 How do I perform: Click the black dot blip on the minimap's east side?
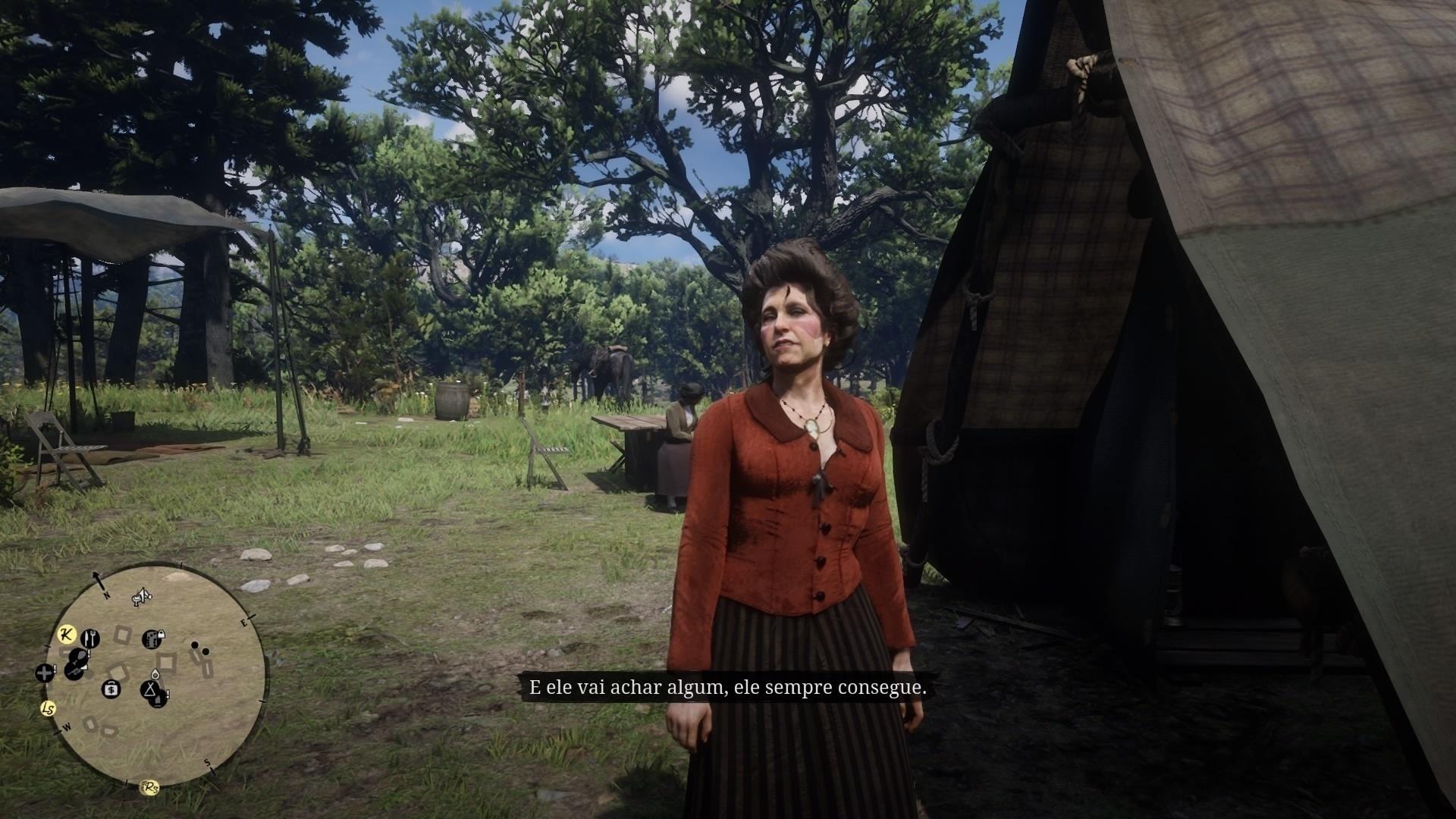pyautogui.click(x=195, y=645)
